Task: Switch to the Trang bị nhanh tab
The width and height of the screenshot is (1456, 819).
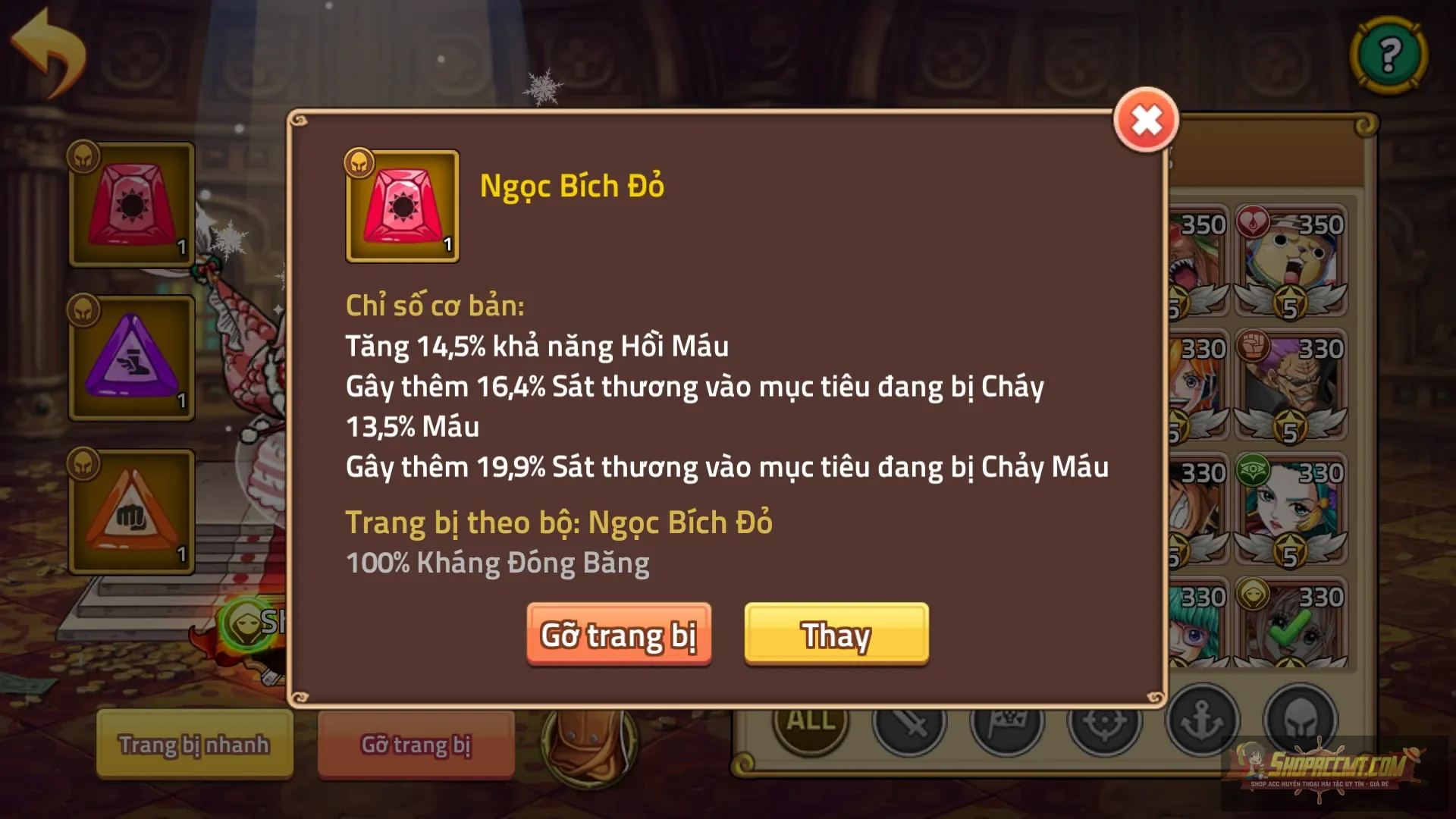Action: point(193,745)
